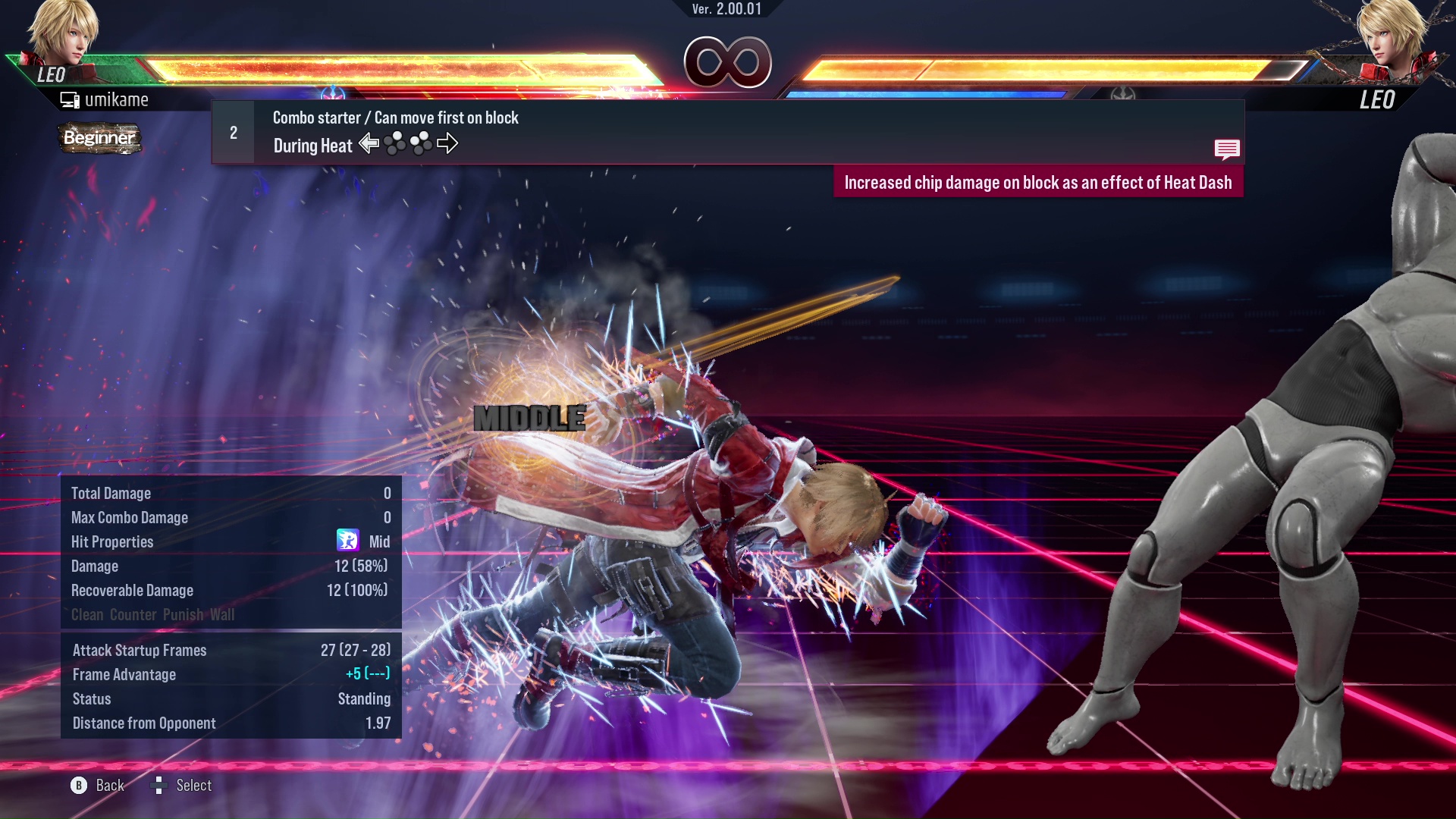
Task: Click the Select d-pad prompt
Action: [160, 786]
